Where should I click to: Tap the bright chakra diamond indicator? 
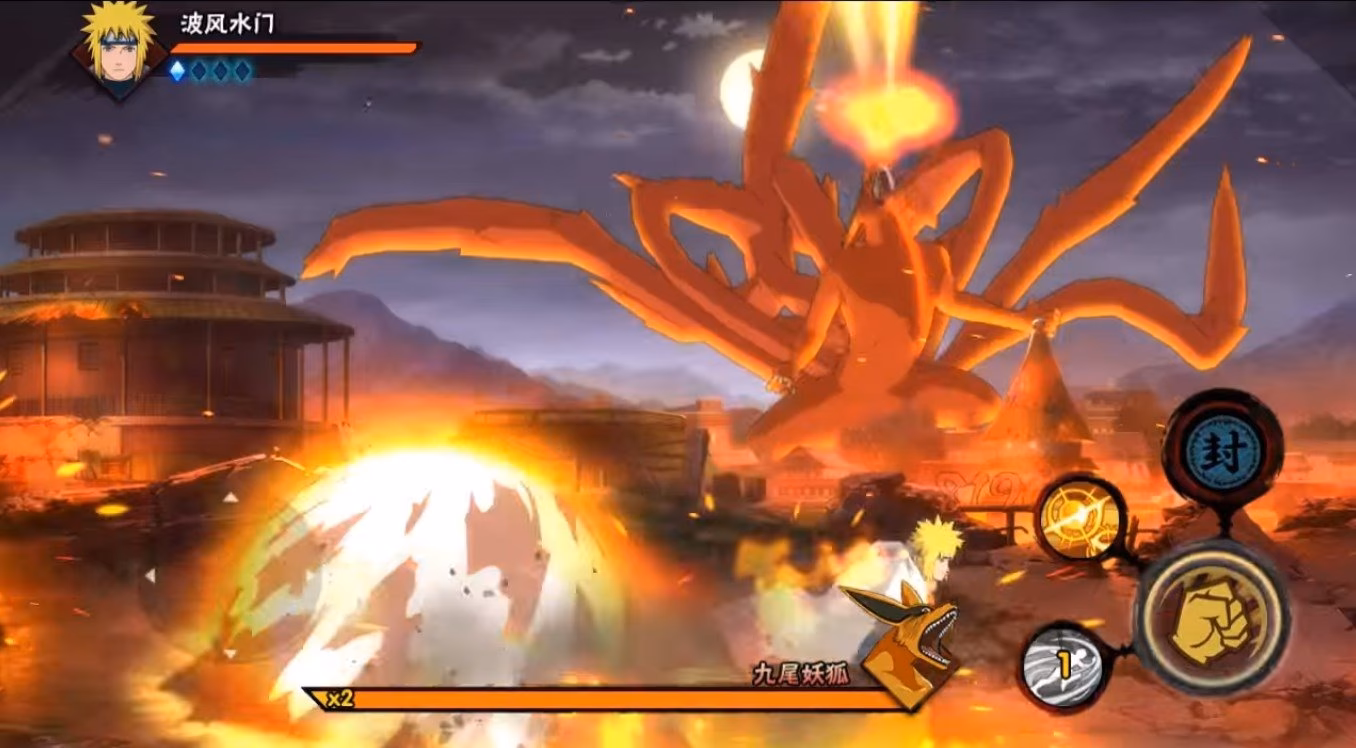178,71
